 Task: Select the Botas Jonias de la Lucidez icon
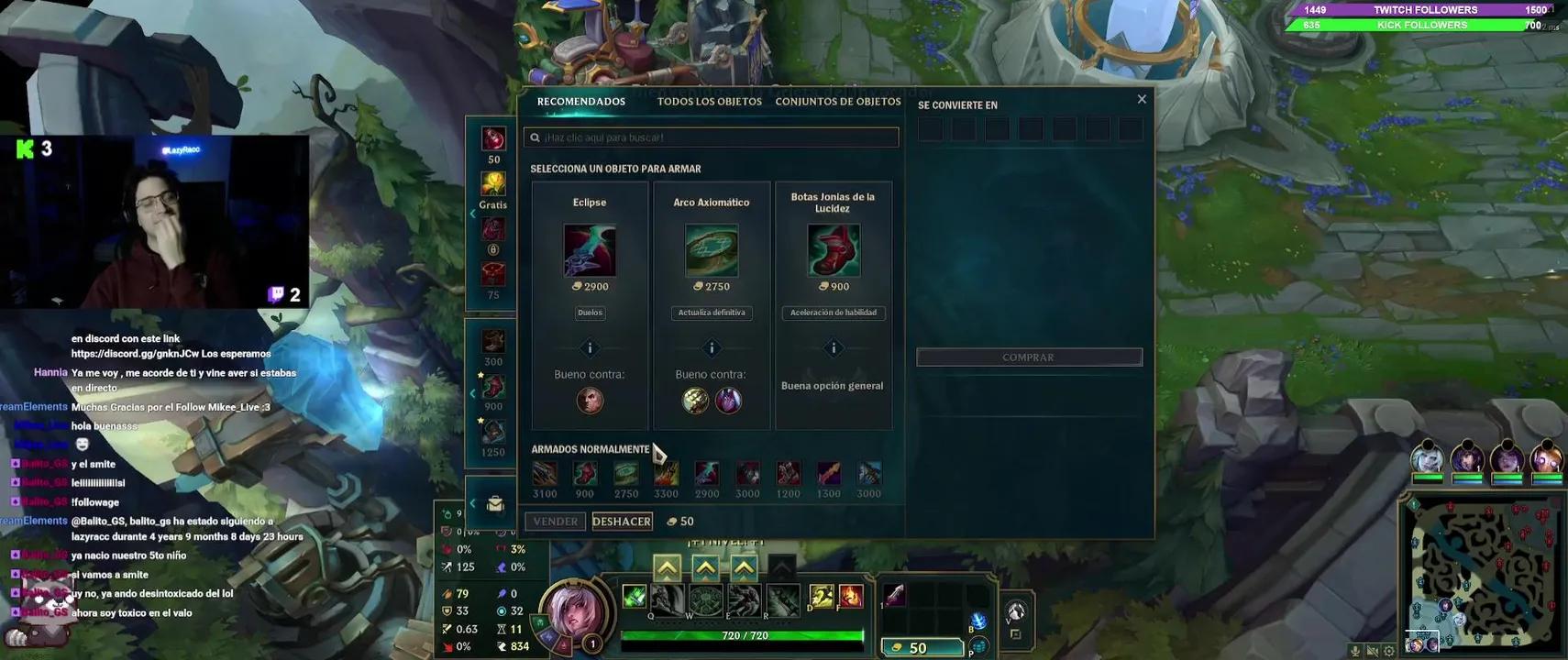[833, 250]
